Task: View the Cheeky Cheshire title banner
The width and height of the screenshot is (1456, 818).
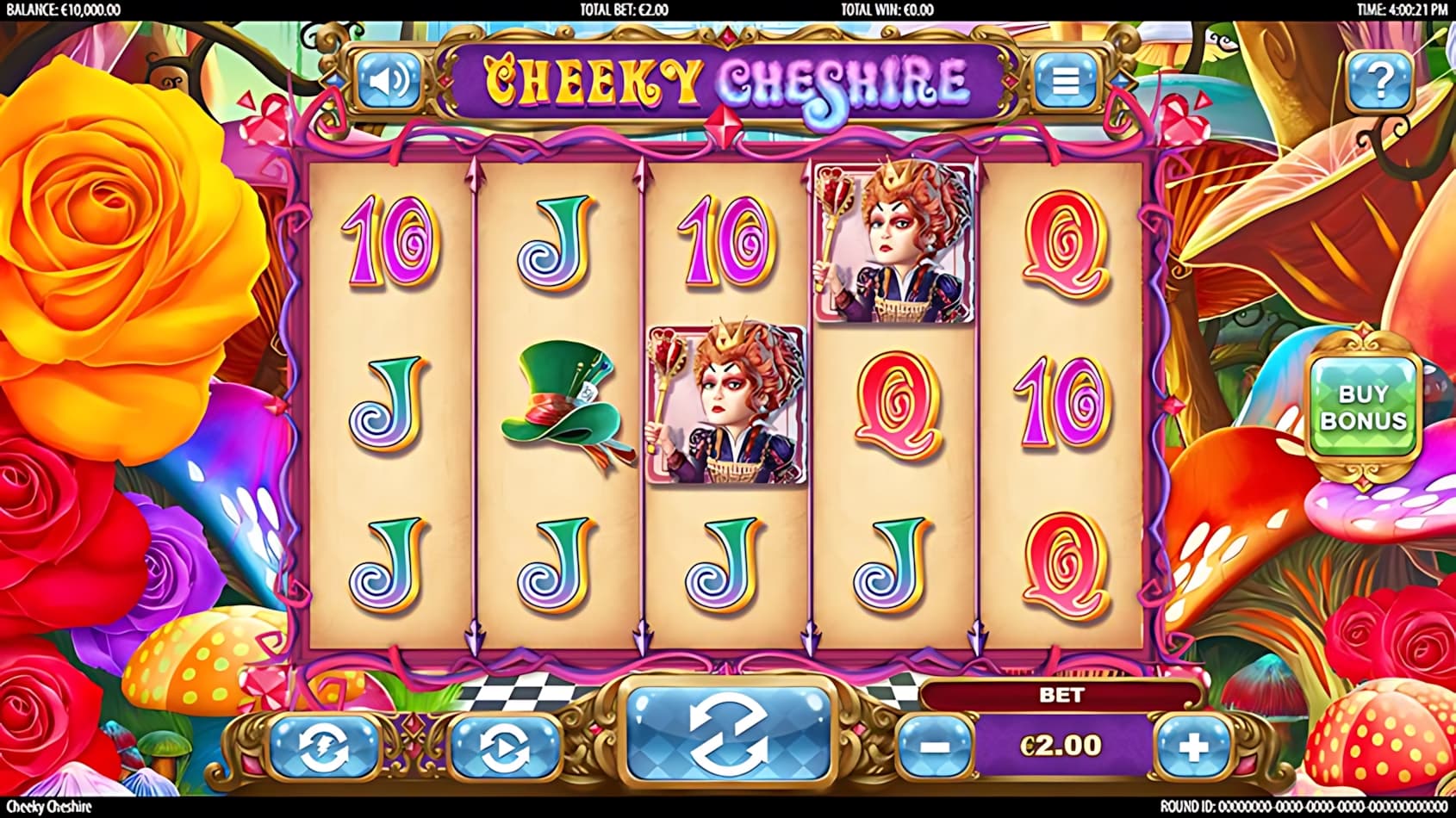Action: (x=726, y=82)
